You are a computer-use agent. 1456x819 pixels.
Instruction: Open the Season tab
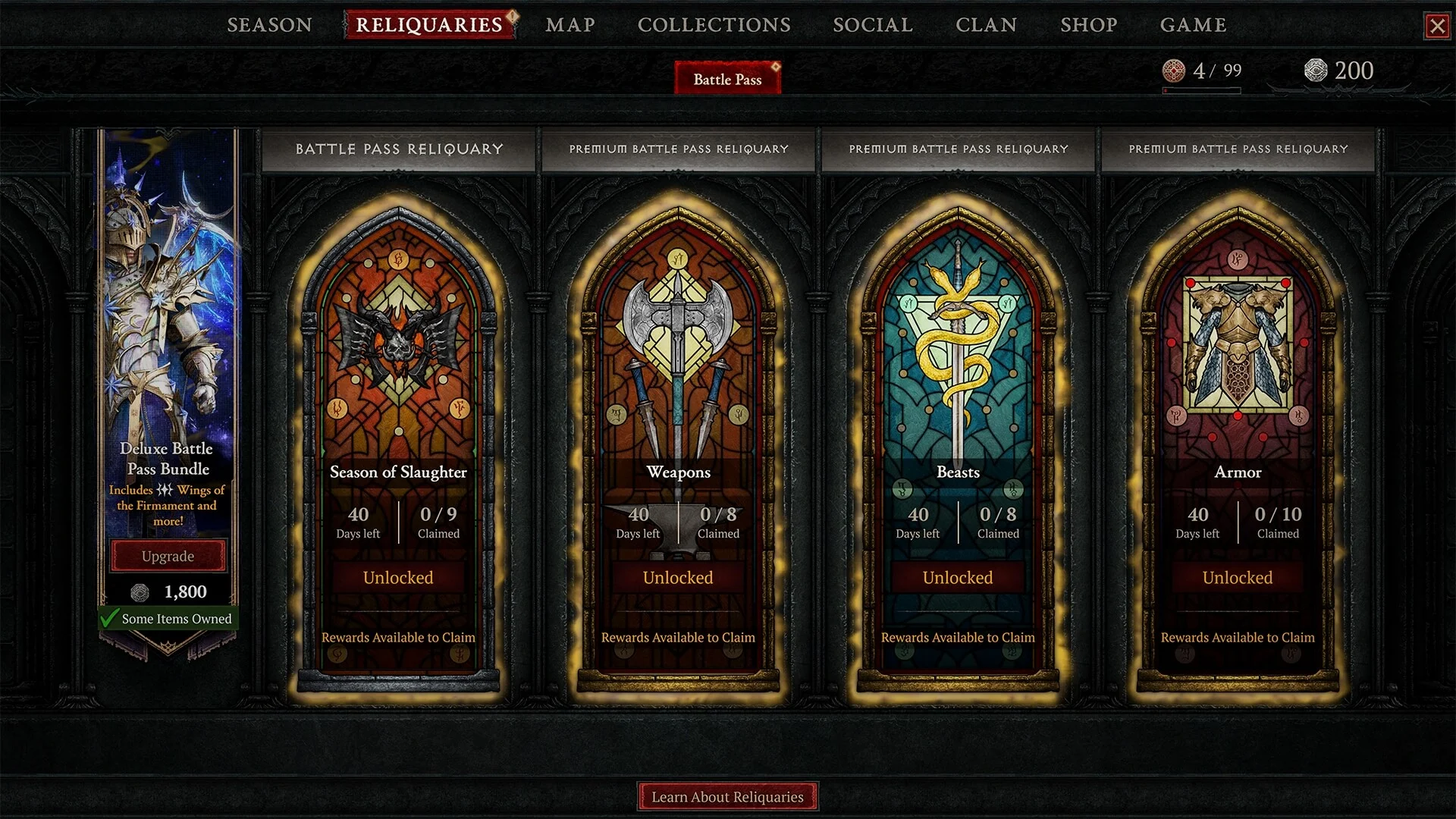pos(269,25)
